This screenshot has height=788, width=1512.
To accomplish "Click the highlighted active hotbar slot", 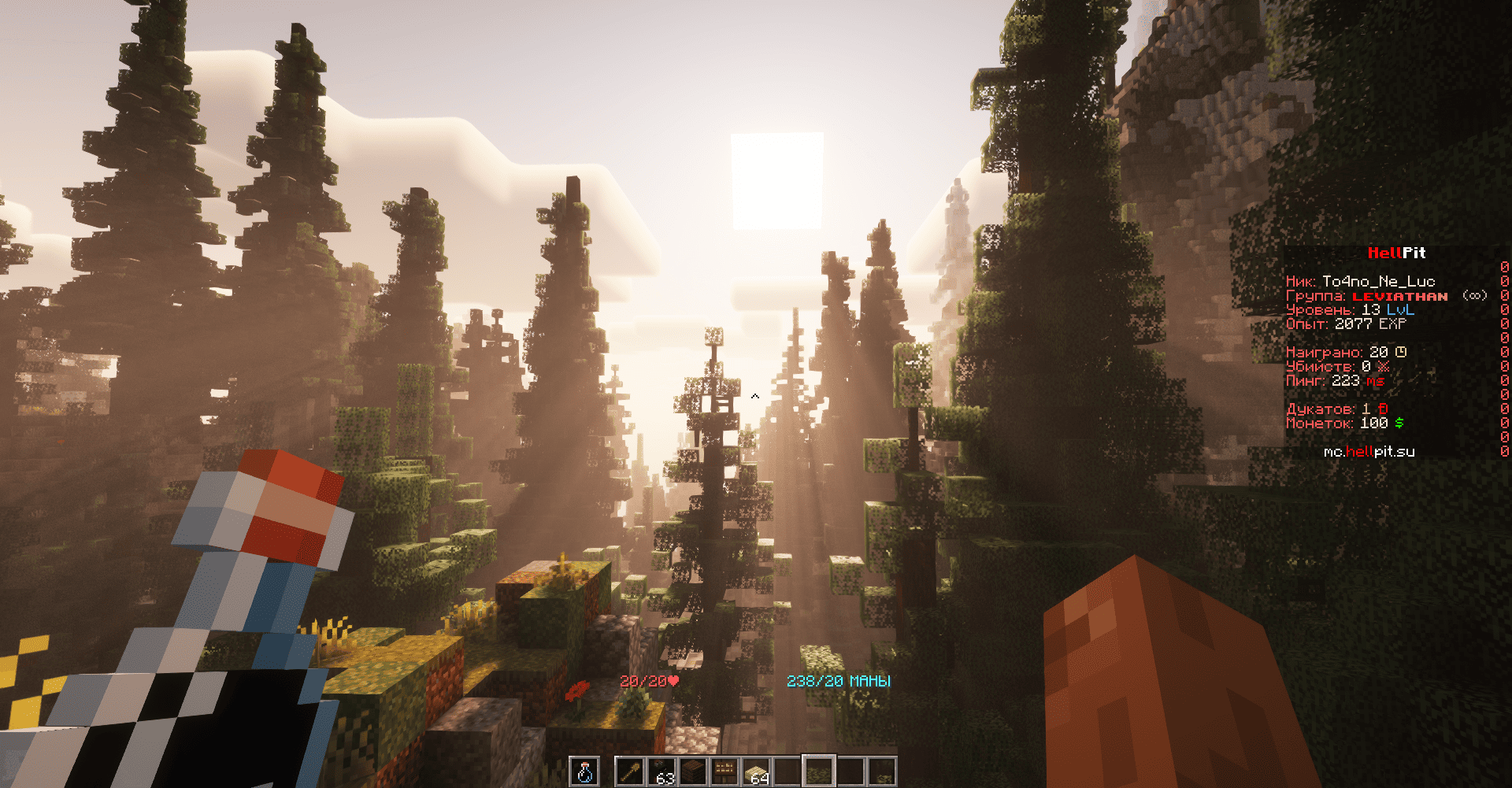I will pyautogui.click(x=818, y=771).
